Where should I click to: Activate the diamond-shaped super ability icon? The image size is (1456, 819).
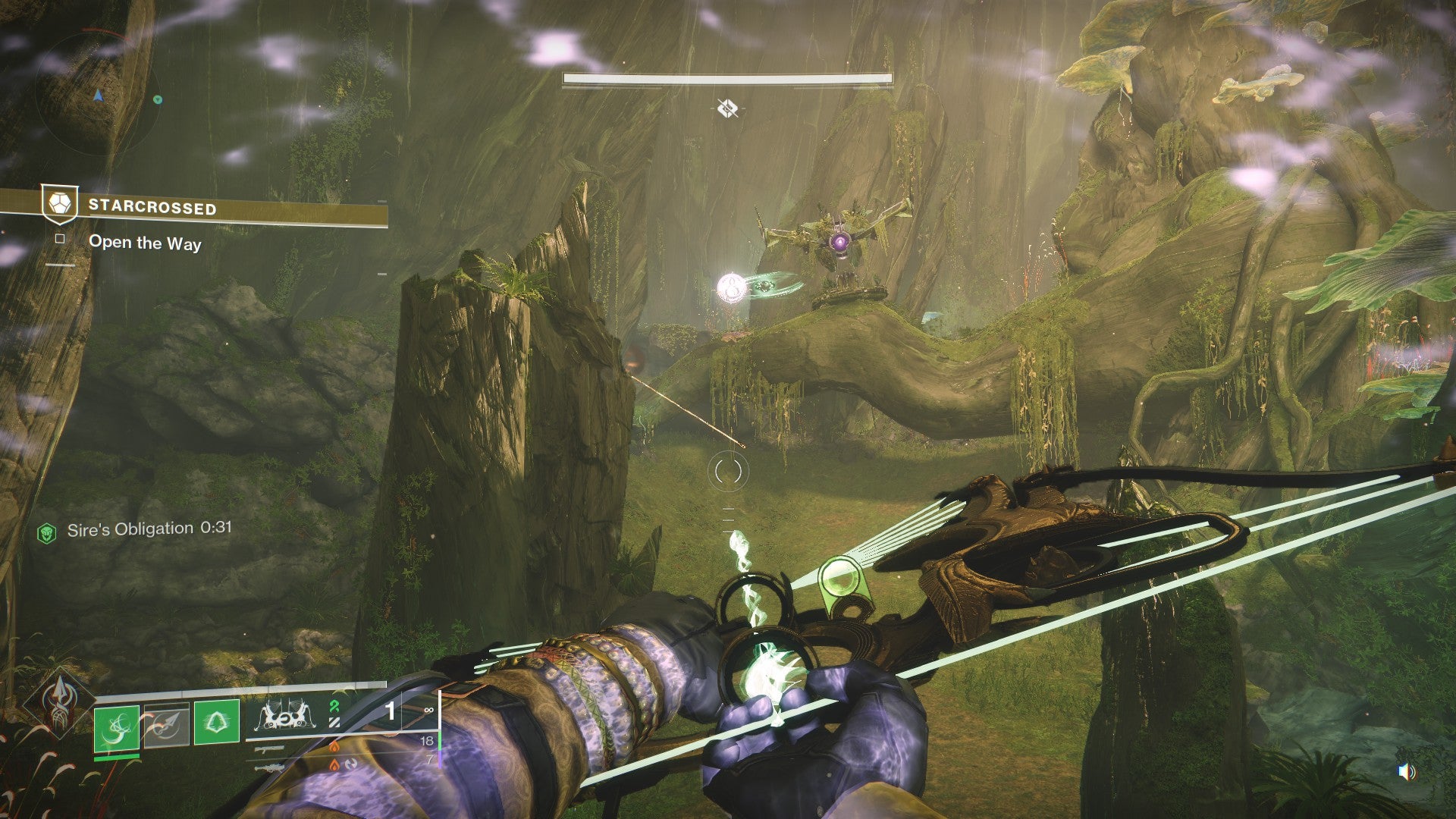point(59,701)
